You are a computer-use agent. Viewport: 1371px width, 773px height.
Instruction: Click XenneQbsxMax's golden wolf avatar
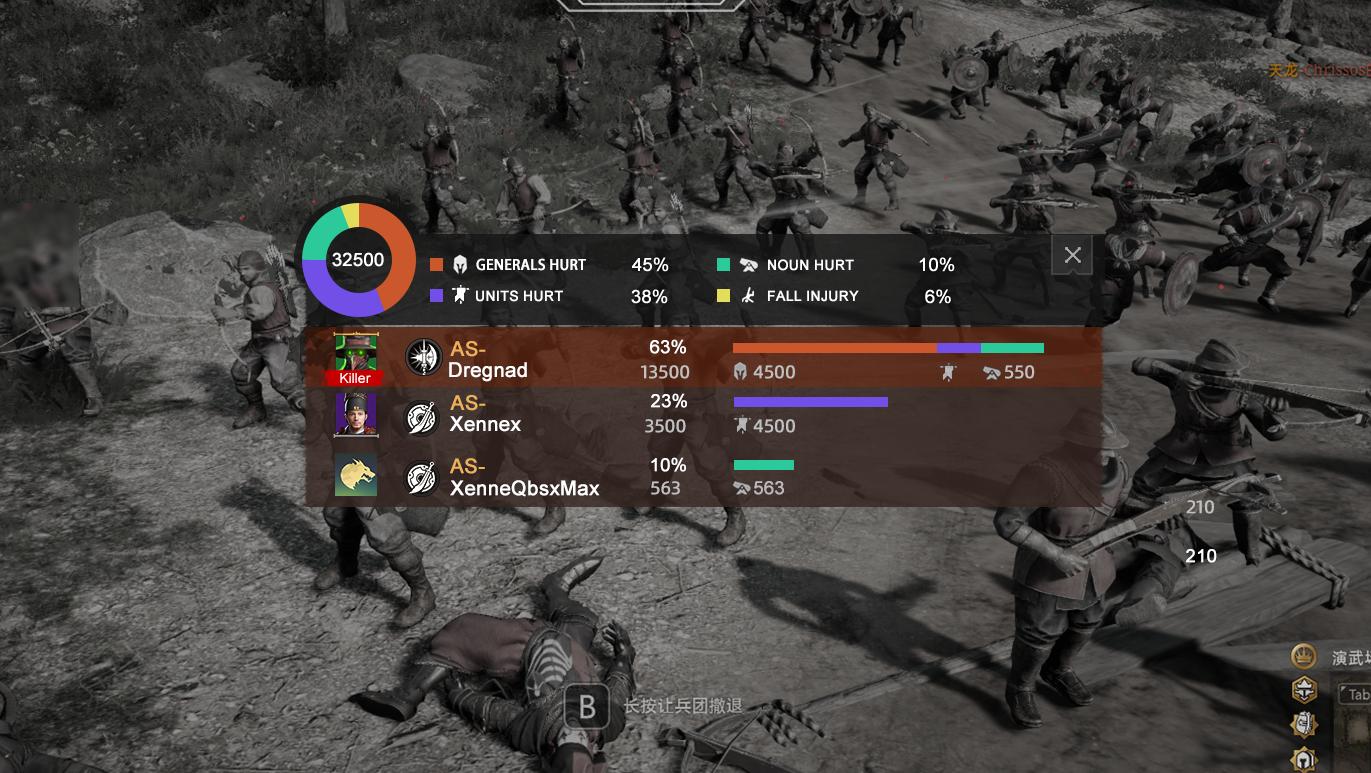[x=355, y=477]
